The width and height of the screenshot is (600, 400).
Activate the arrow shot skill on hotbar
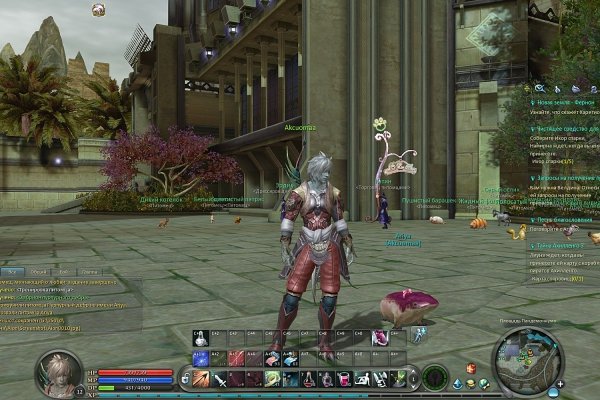coord(200,379)
